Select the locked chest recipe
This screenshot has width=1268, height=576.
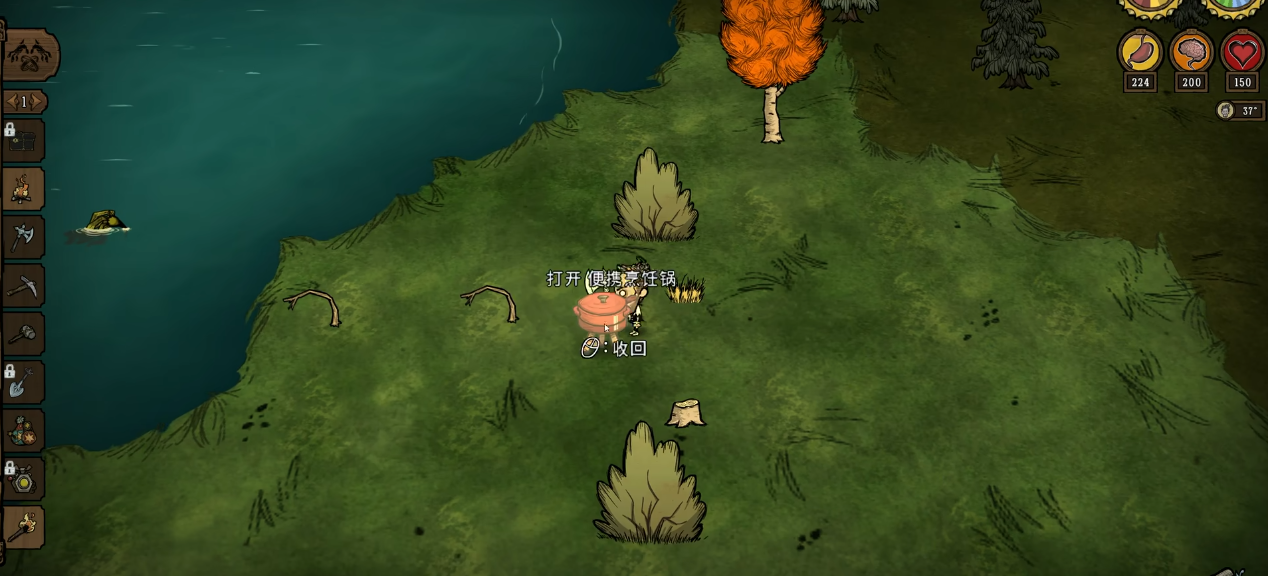coord(23,141)
